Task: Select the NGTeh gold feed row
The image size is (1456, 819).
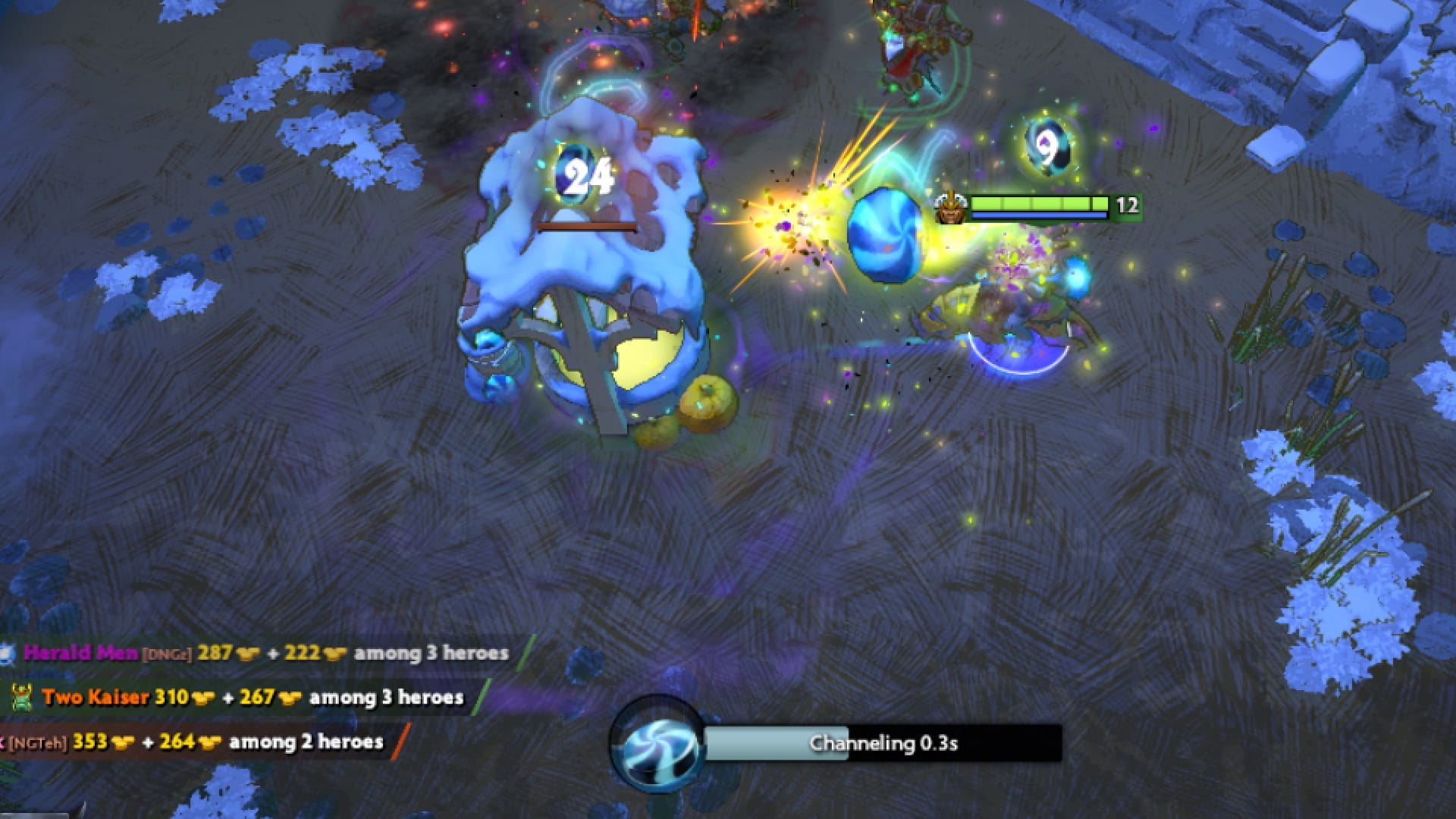Action: [x=197, y=742]
